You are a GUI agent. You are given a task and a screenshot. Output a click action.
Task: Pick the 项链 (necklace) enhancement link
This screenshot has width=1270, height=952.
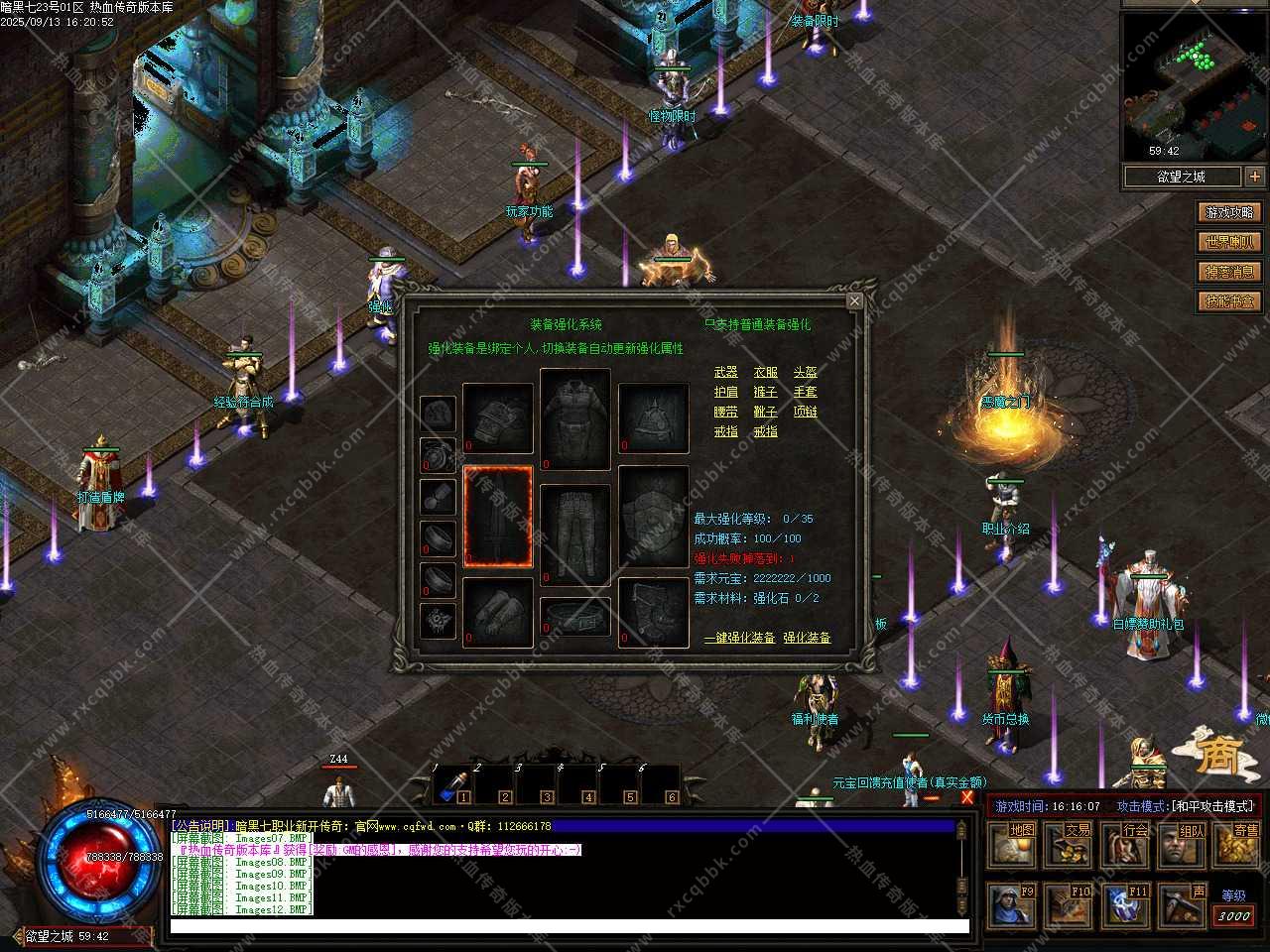click(805, 412)
